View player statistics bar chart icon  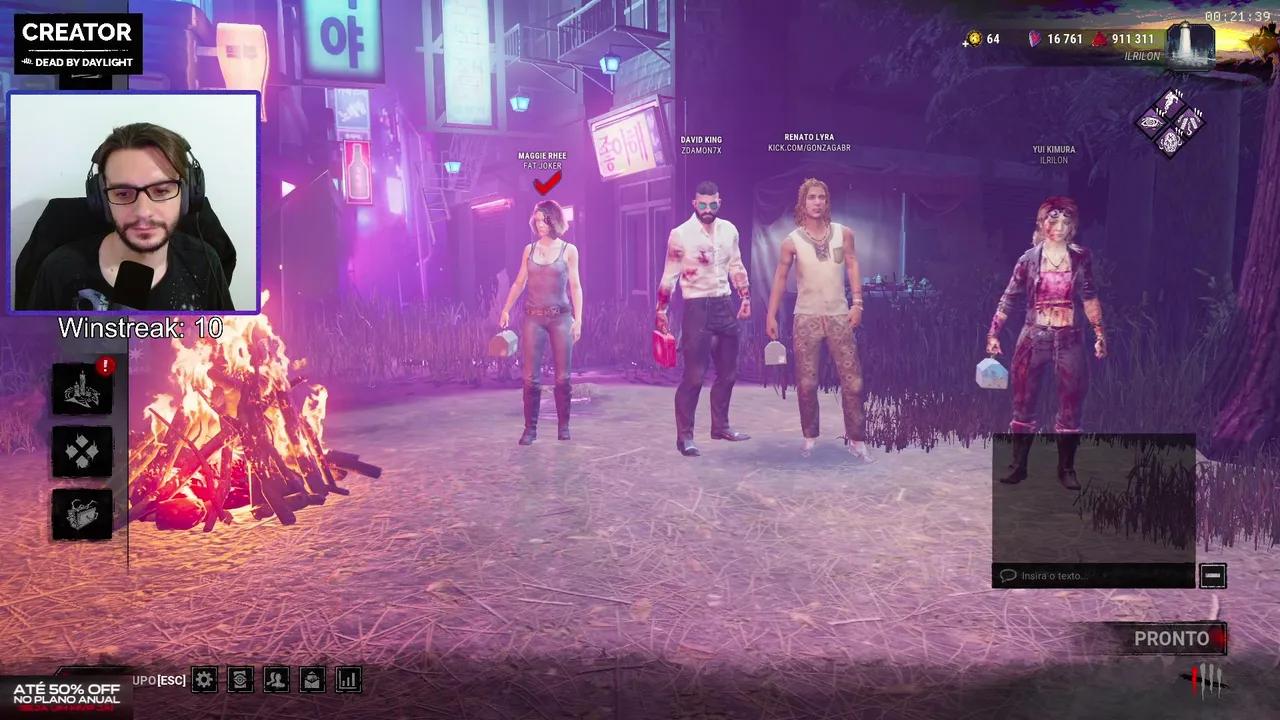click(x=348, y=679)
